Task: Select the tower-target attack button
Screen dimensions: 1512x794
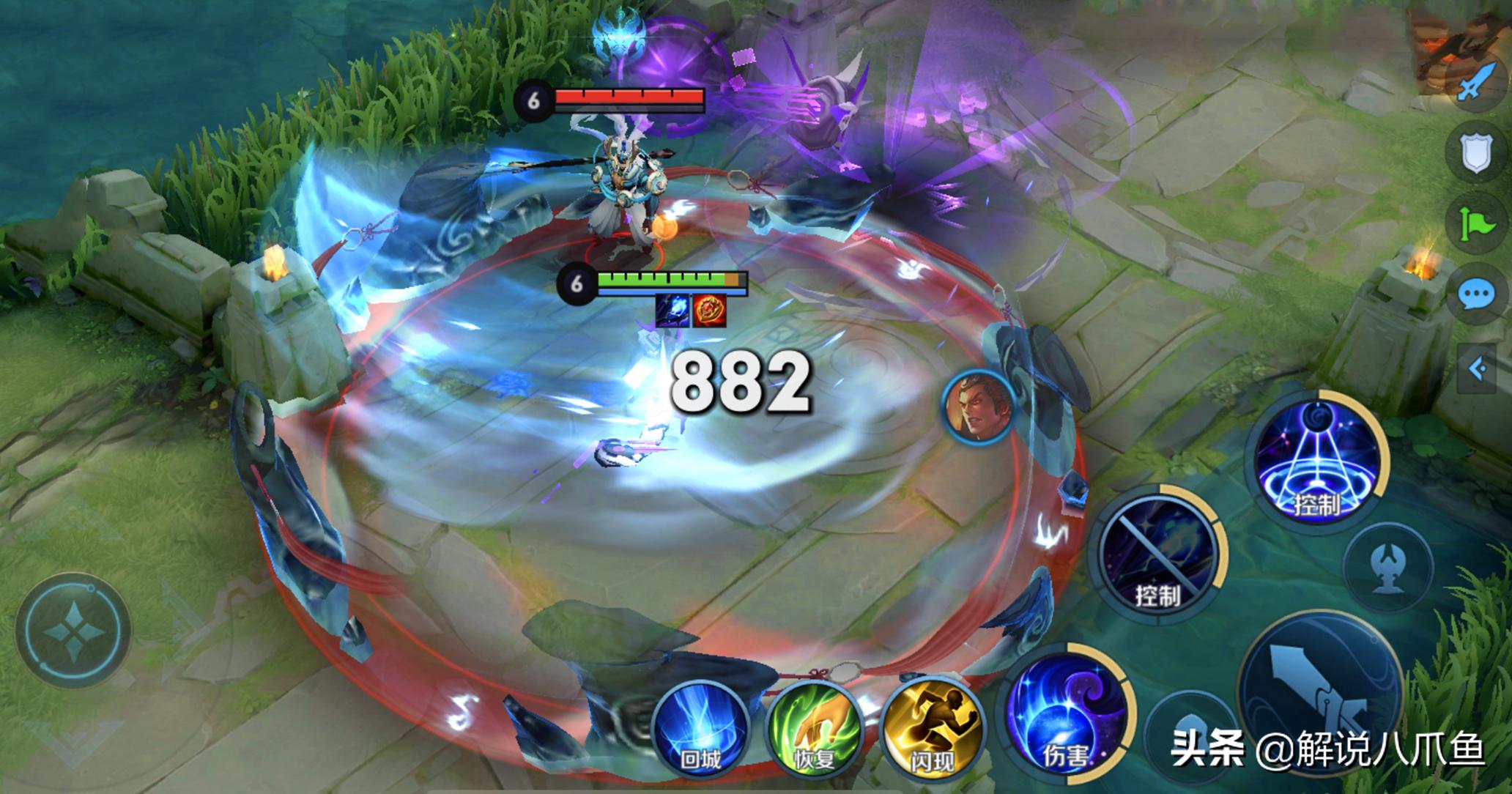Action: [x=1390, y=568]
